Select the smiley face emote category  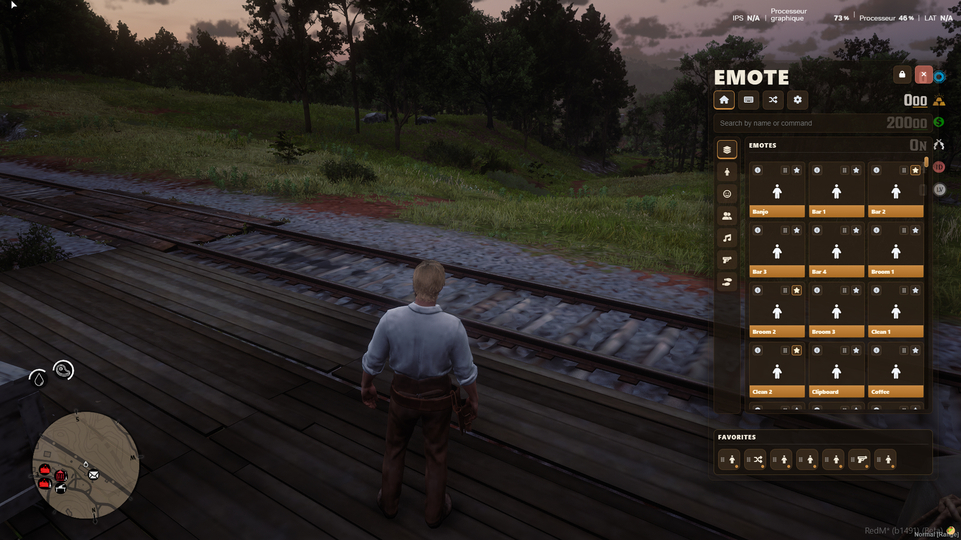click(727, 194)
